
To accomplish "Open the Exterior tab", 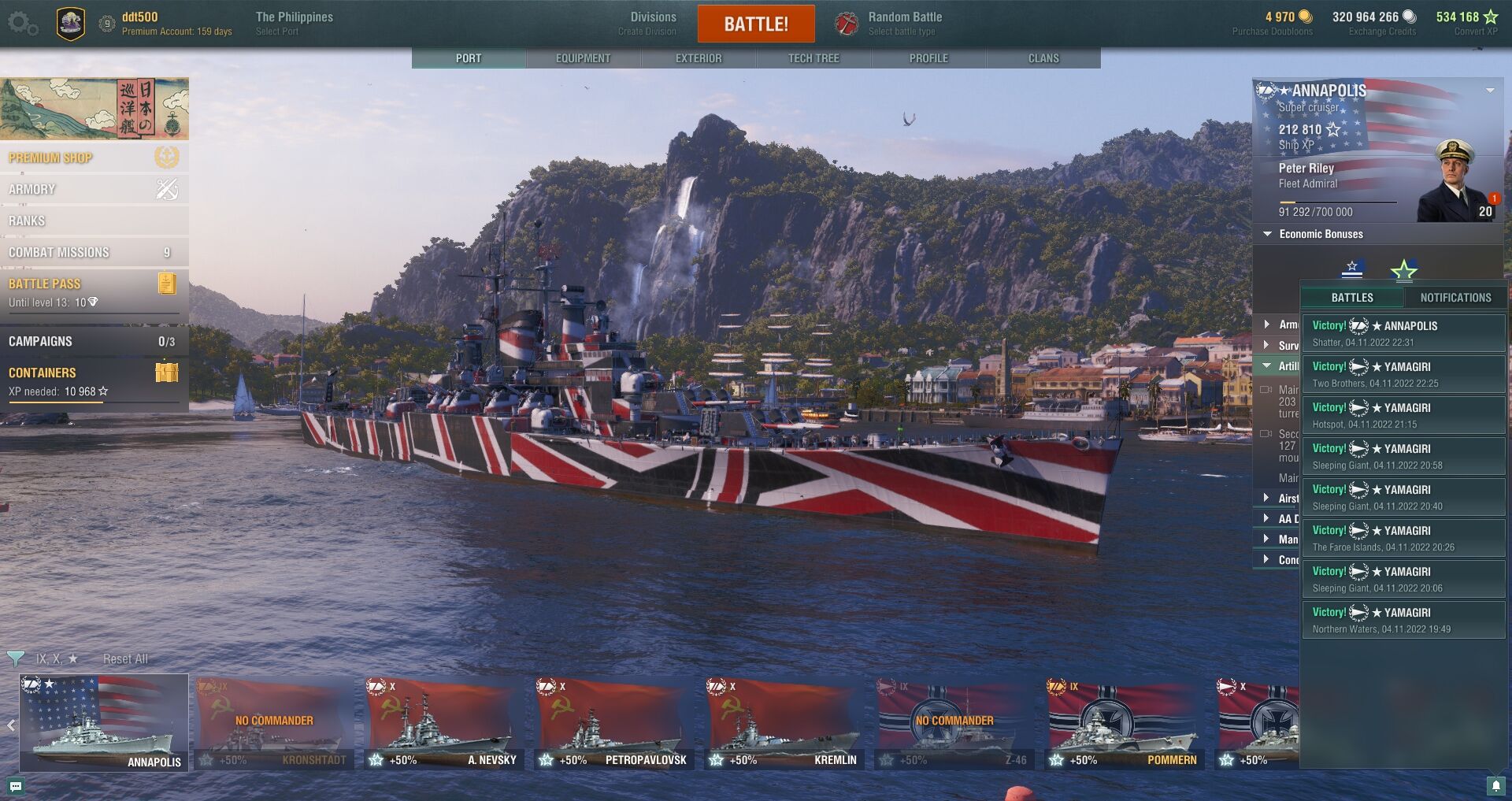I will 699,58.
